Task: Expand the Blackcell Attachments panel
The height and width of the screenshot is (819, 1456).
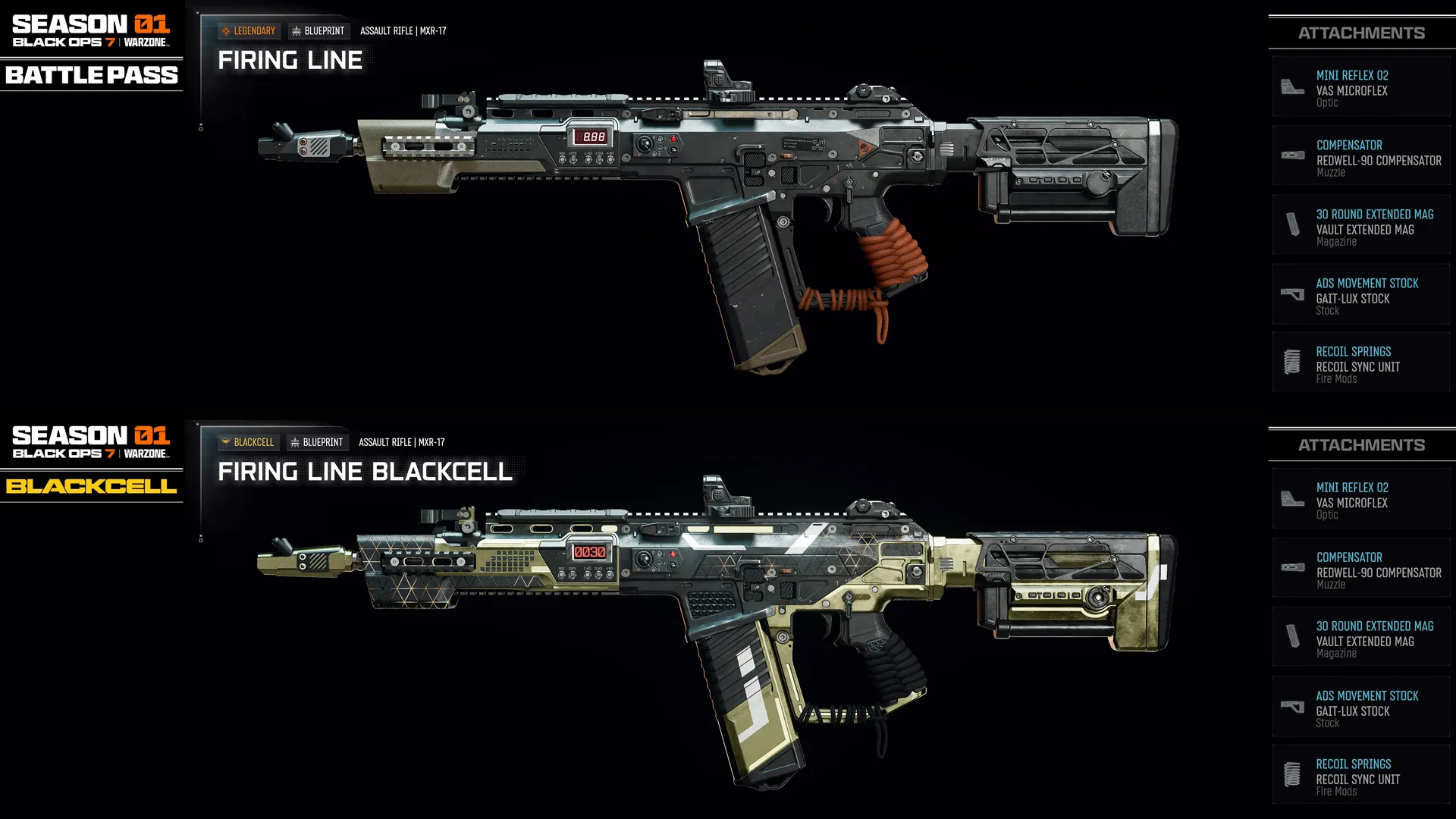Action: (1361, 444)
